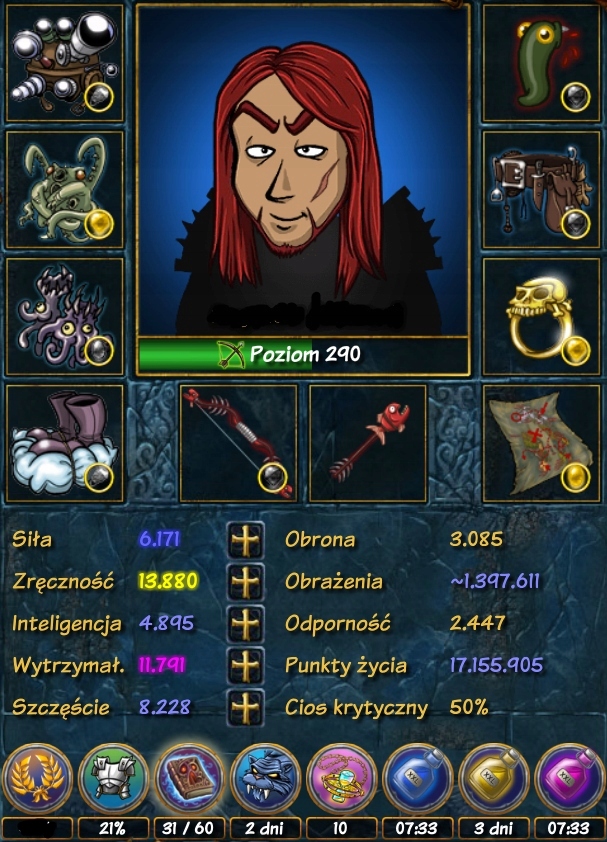Click the green tentacle monster armor slot
This screenshot has height=842, width=607.
point(65,190)
